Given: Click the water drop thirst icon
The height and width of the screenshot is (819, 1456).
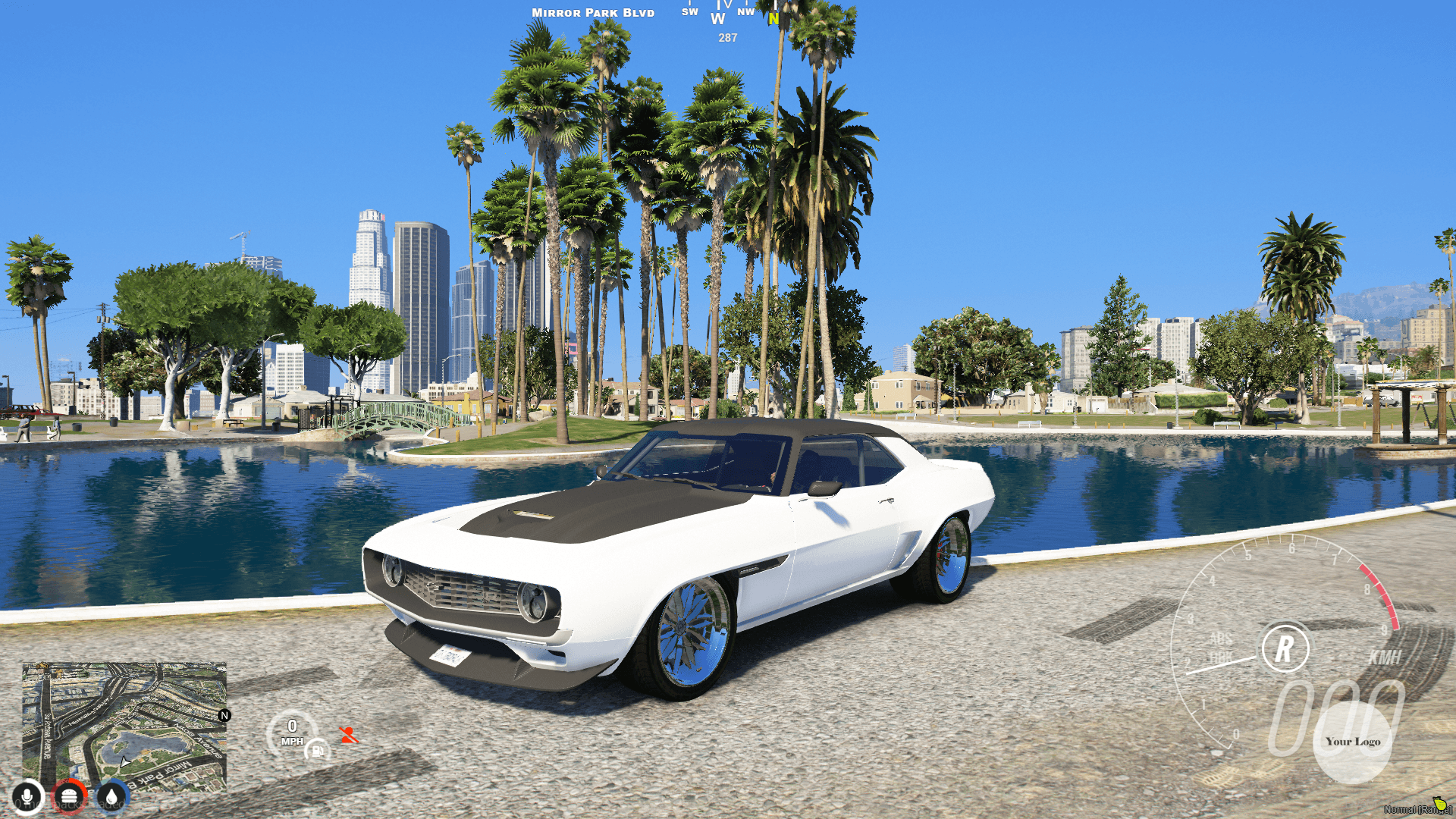Looking at the screenshot, I should (110, 796).
